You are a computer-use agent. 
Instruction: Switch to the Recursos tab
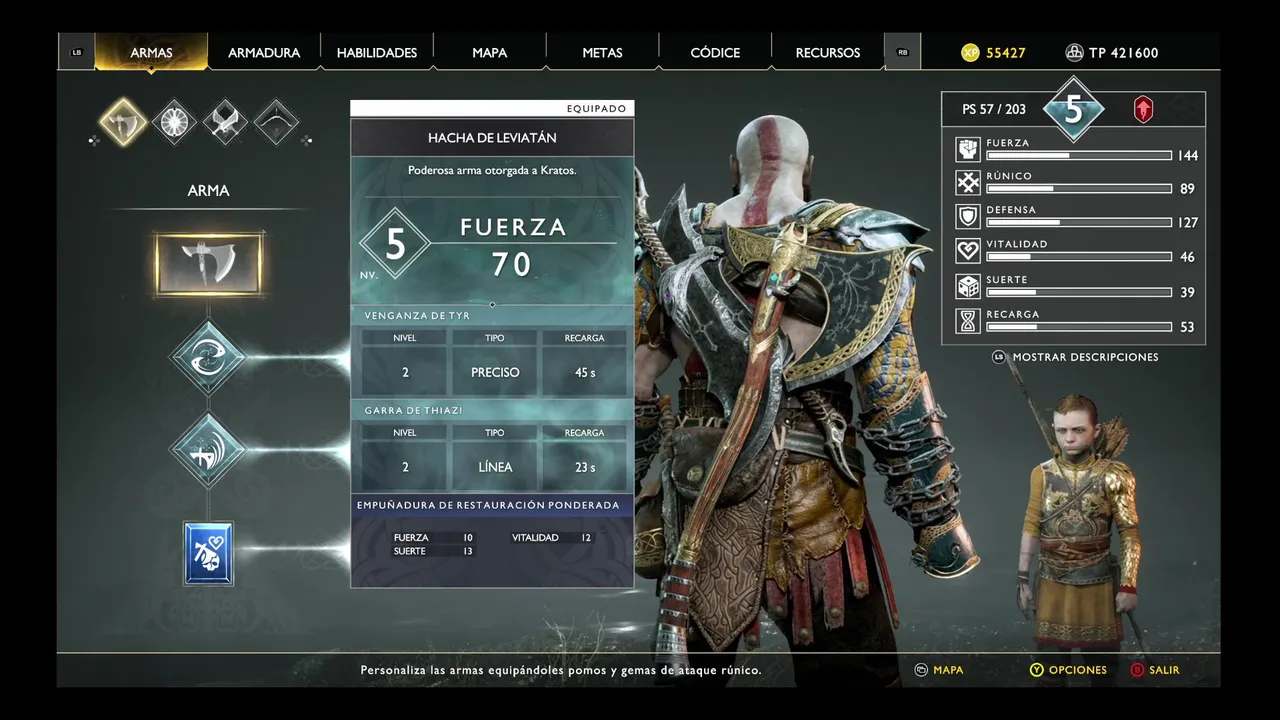[x=828, y=53]
